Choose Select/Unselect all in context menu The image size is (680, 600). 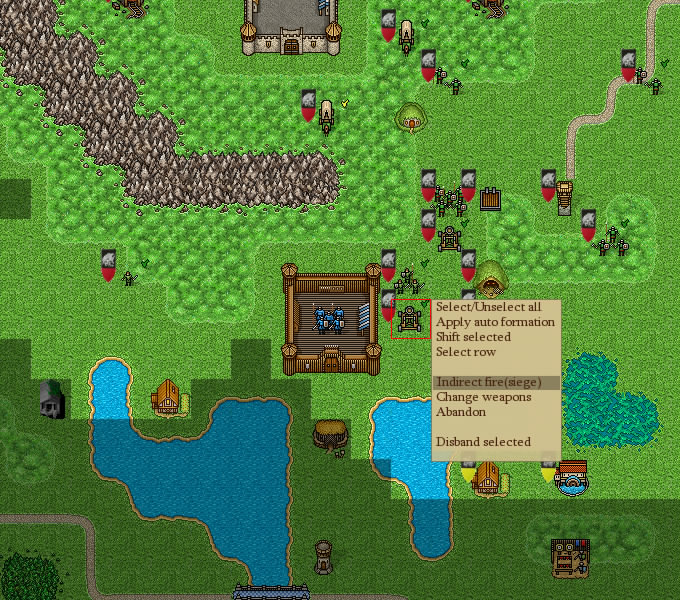[x=488, y=307]
